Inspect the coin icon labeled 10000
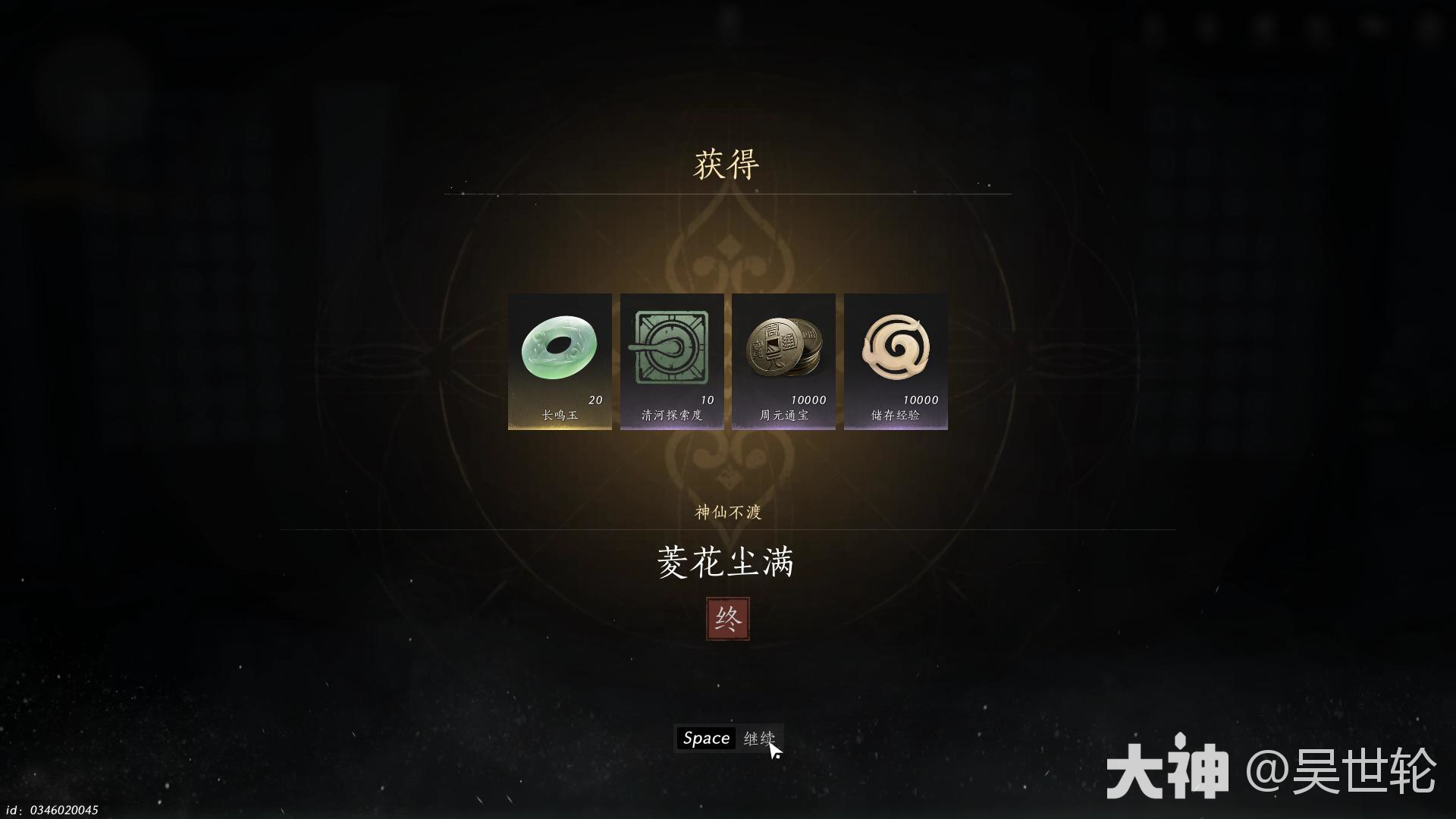1456x819 pixels. pyautogui.click(x=783, y=349)
